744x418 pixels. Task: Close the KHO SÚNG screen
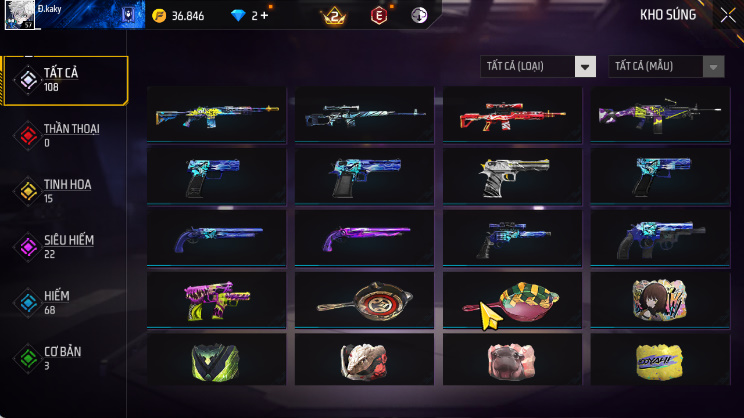coord(727,15)
